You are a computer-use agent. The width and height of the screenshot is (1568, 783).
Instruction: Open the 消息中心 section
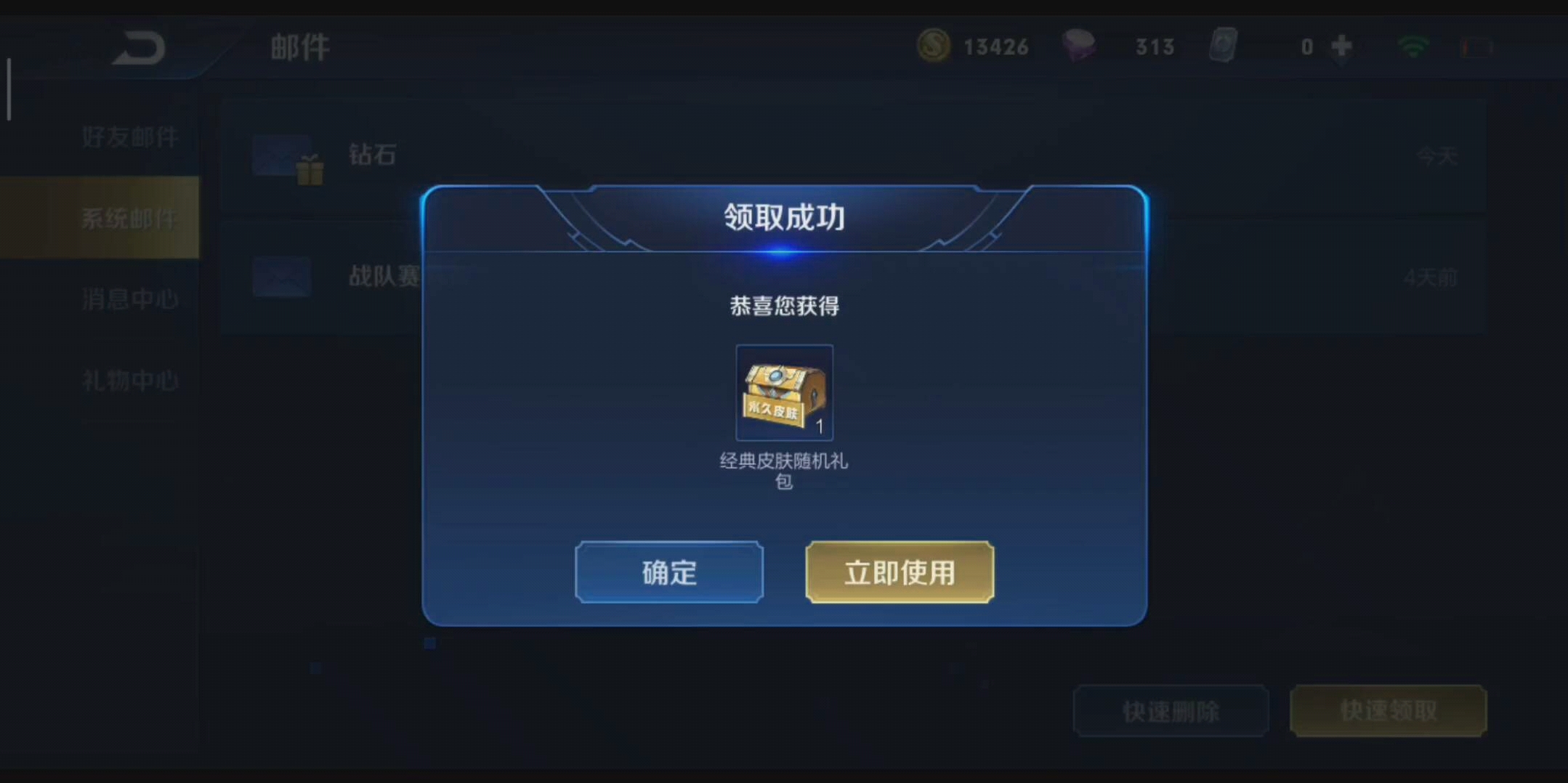tap(129, 298)
